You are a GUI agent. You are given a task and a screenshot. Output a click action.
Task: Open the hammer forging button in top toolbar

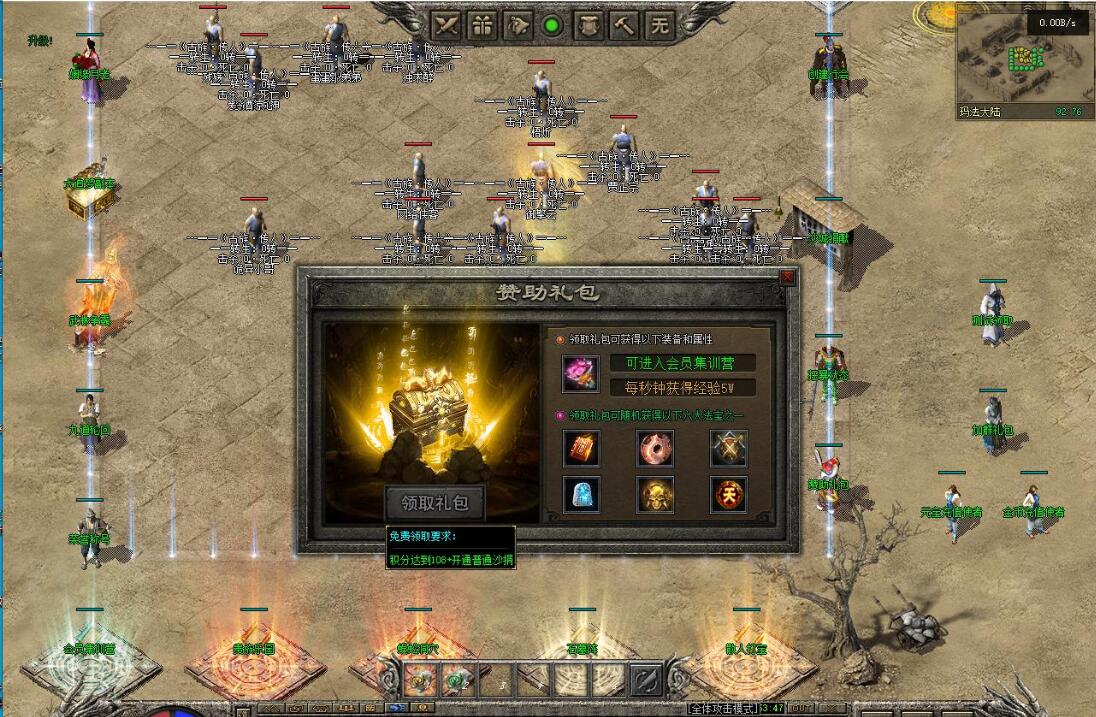(624, 26)
